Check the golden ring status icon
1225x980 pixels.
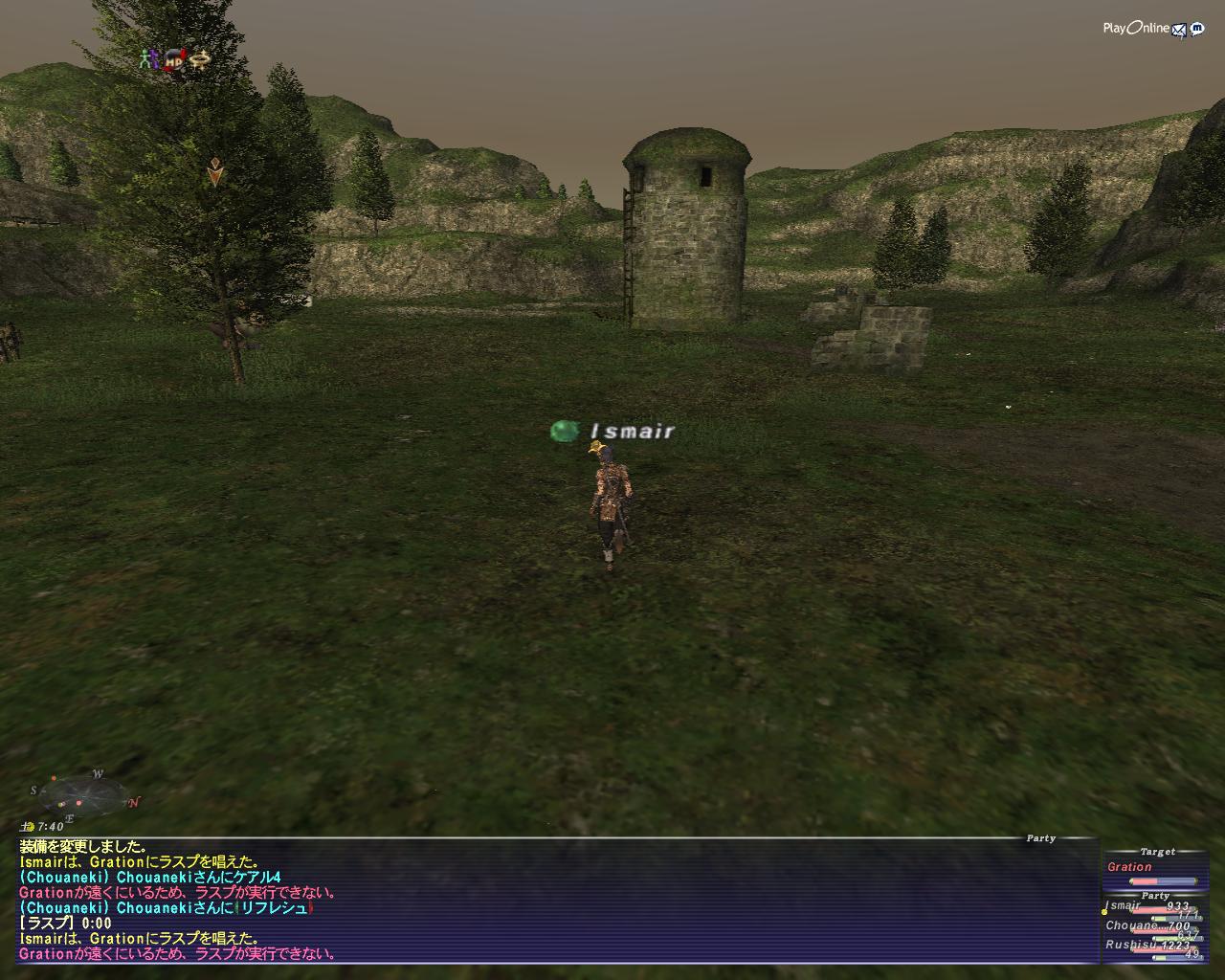point(199,60)
